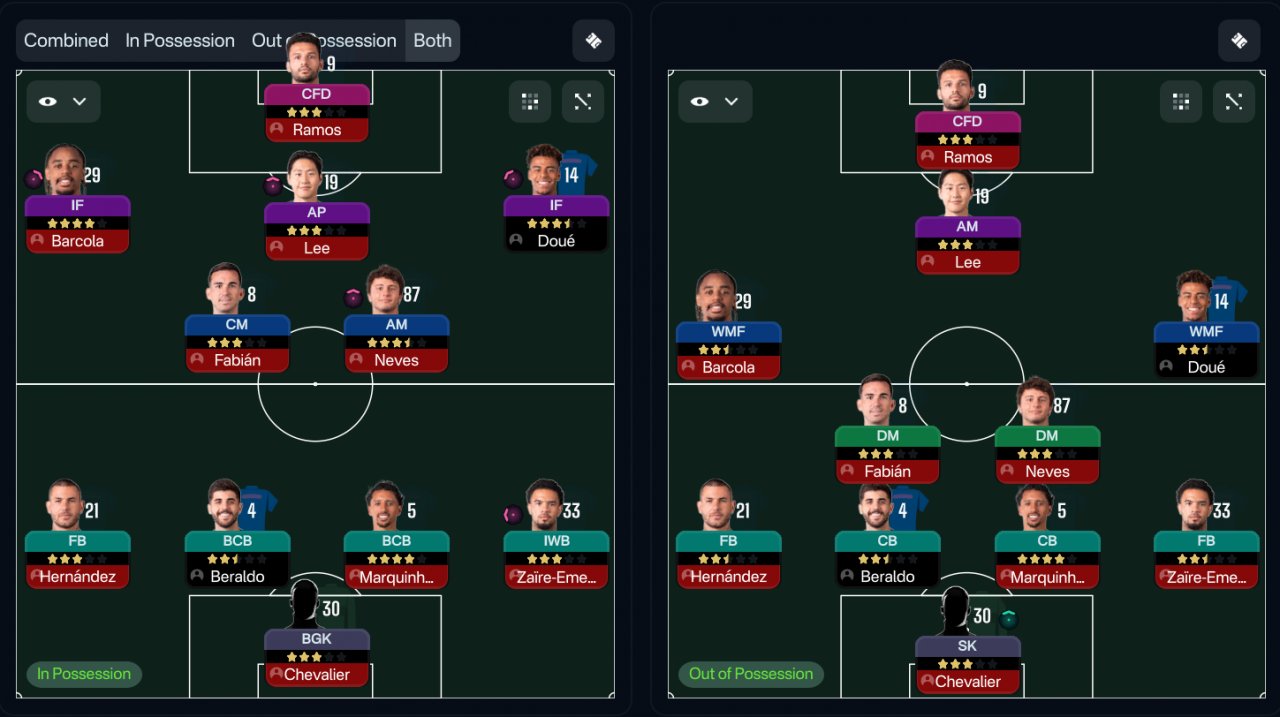Select Beraldo's BCB player card
This screenshot has height=717, width=1280.
237,559
